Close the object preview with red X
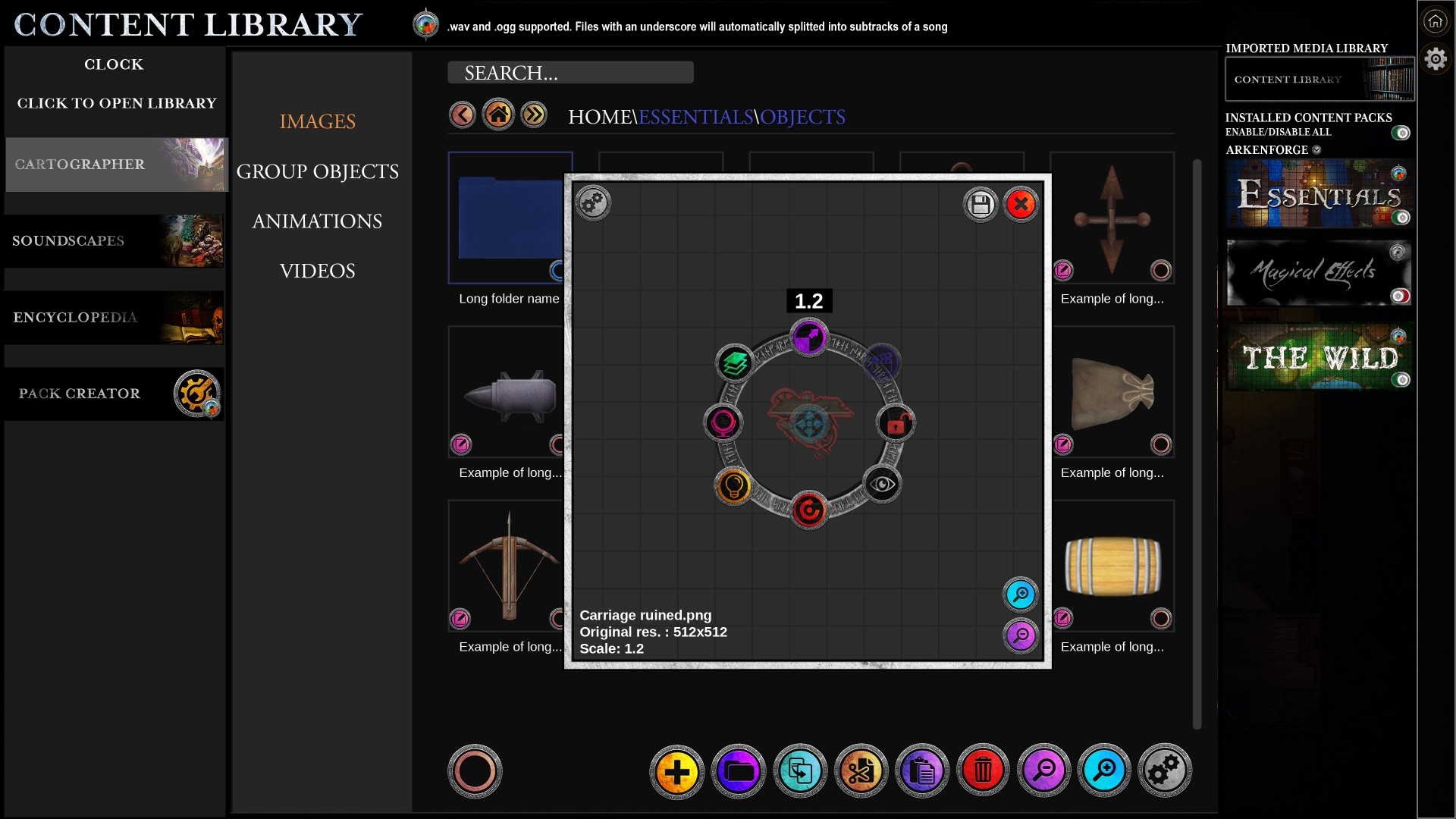The width and height of the screenshot is (1456, 819). coord(1021,204)
